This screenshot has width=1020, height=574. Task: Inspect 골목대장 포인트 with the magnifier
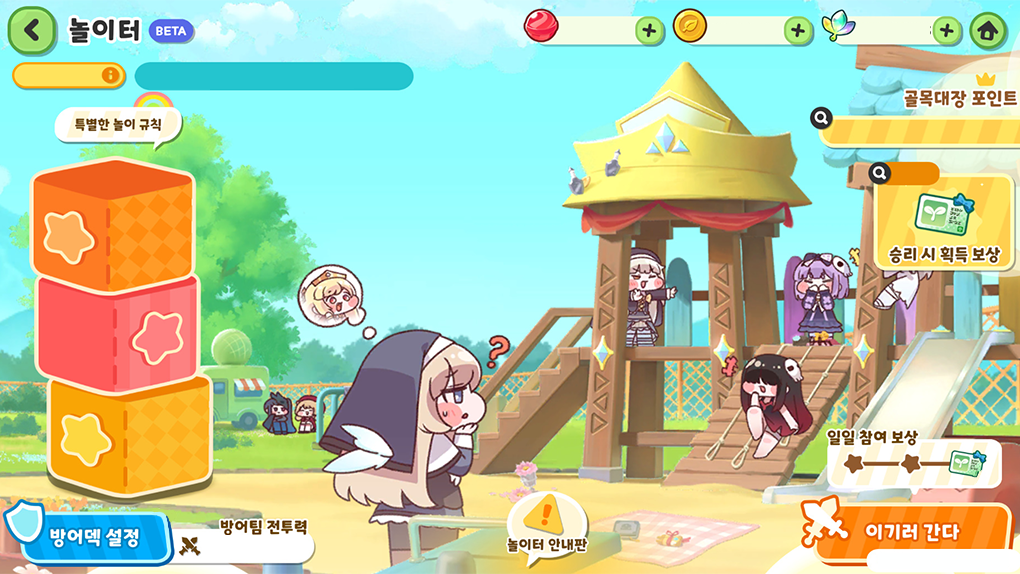click(822, 119)
